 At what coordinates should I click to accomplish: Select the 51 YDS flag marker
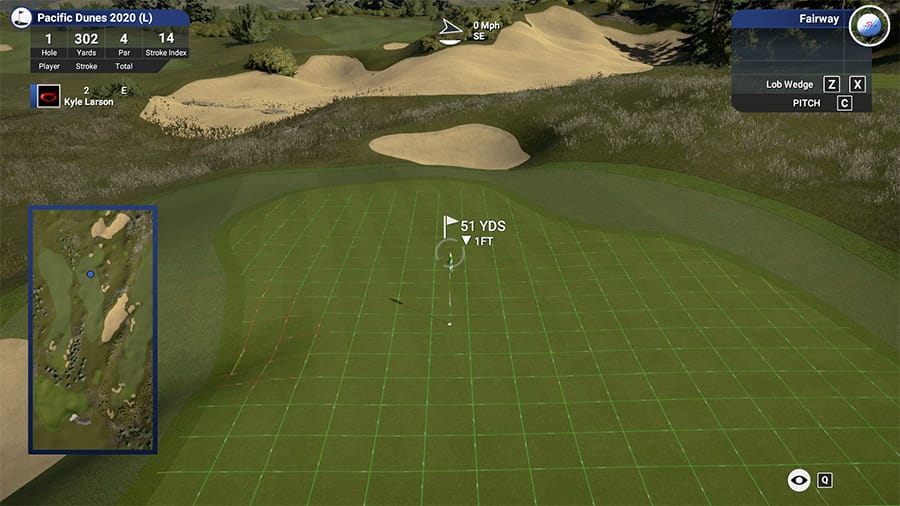coord(452,225)
